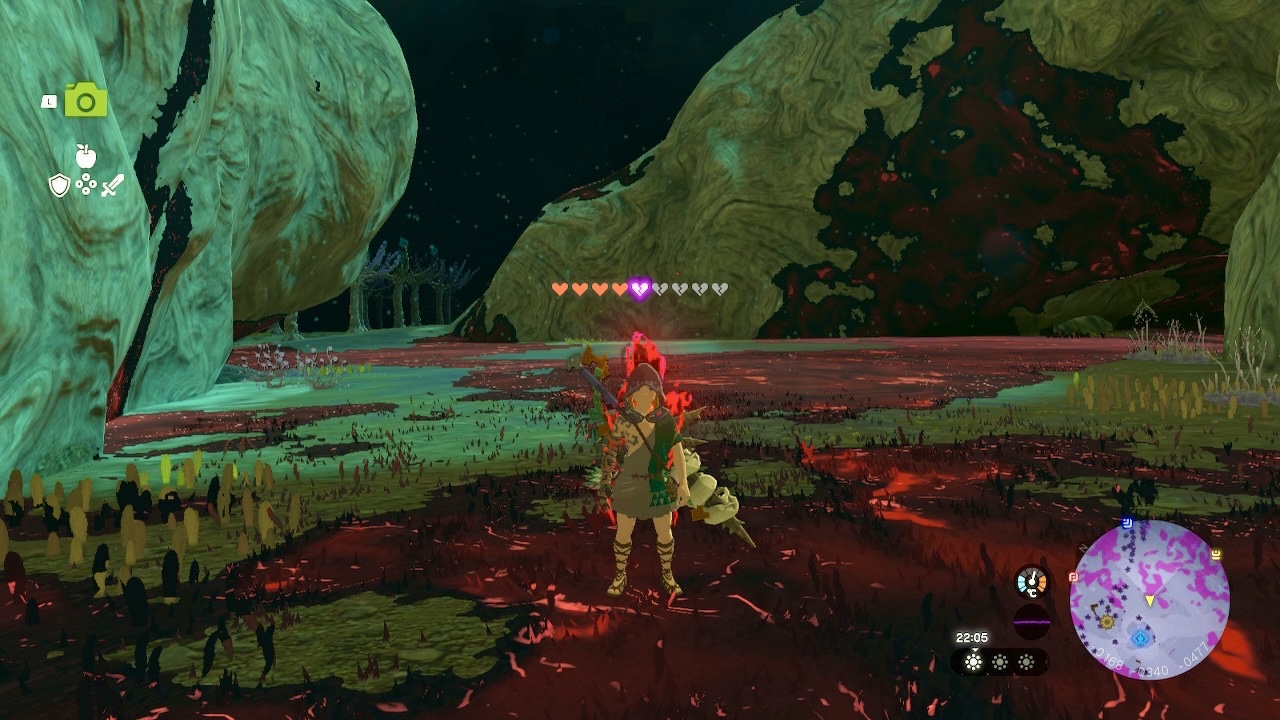Screen dimensions: 1280x720
Task: Open the camera rune icon
Action: pos(86,101)
